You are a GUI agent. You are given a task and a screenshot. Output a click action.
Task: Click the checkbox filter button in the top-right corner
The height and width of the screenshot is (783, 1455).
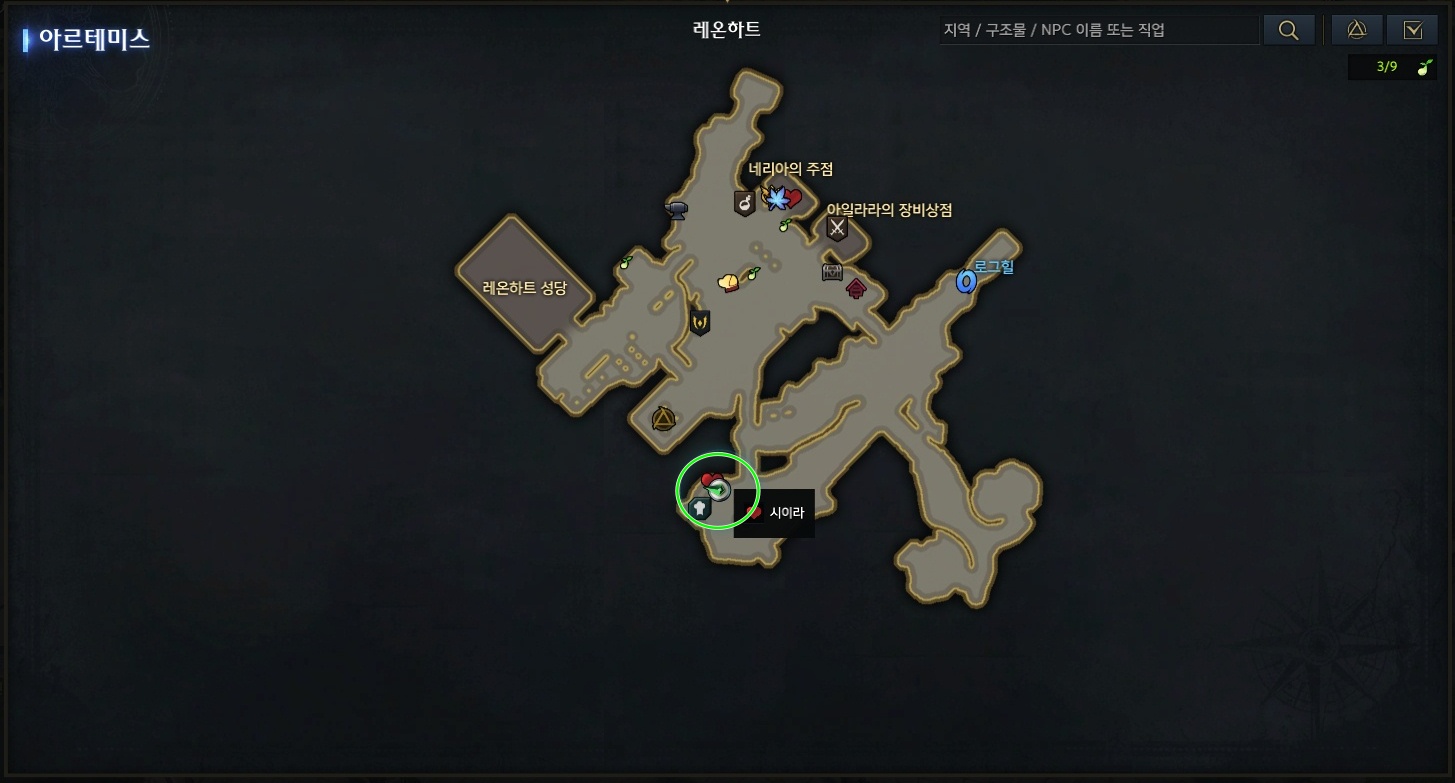click(x=1412, y=29)
